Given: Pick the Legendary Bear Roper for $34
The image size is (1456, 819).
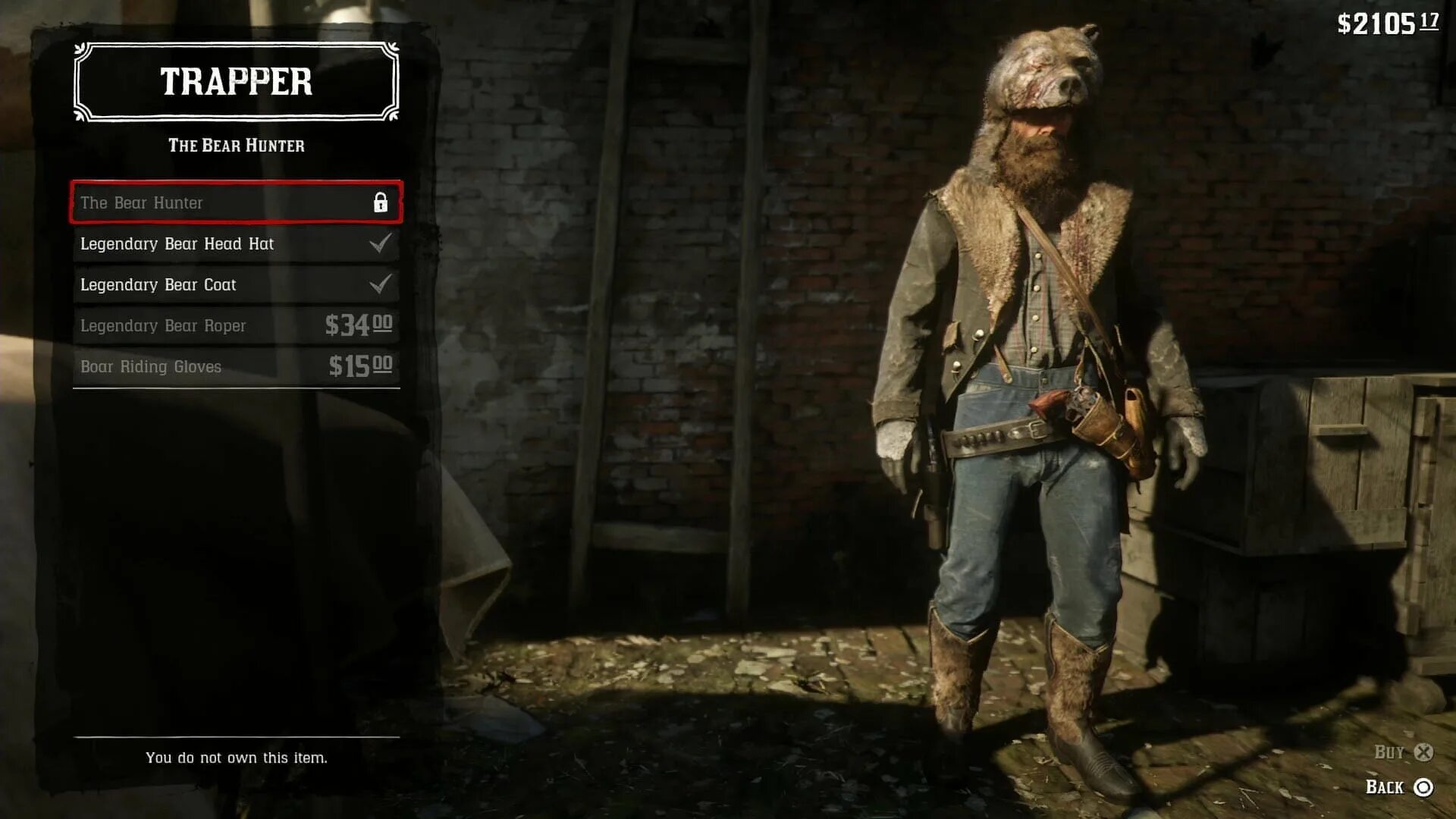Looking at the screenshot, I should [236, 325].
